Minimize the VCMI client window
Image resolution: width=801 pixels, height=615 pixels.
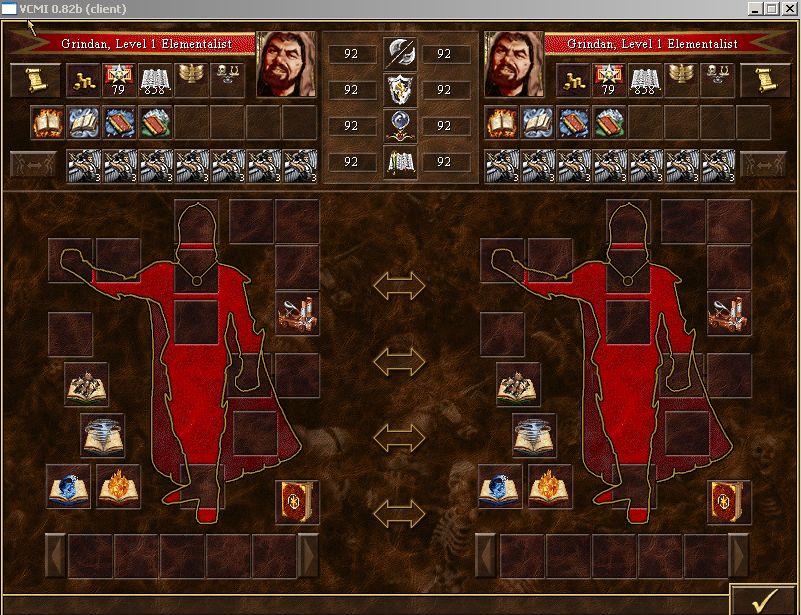(755, 9)
